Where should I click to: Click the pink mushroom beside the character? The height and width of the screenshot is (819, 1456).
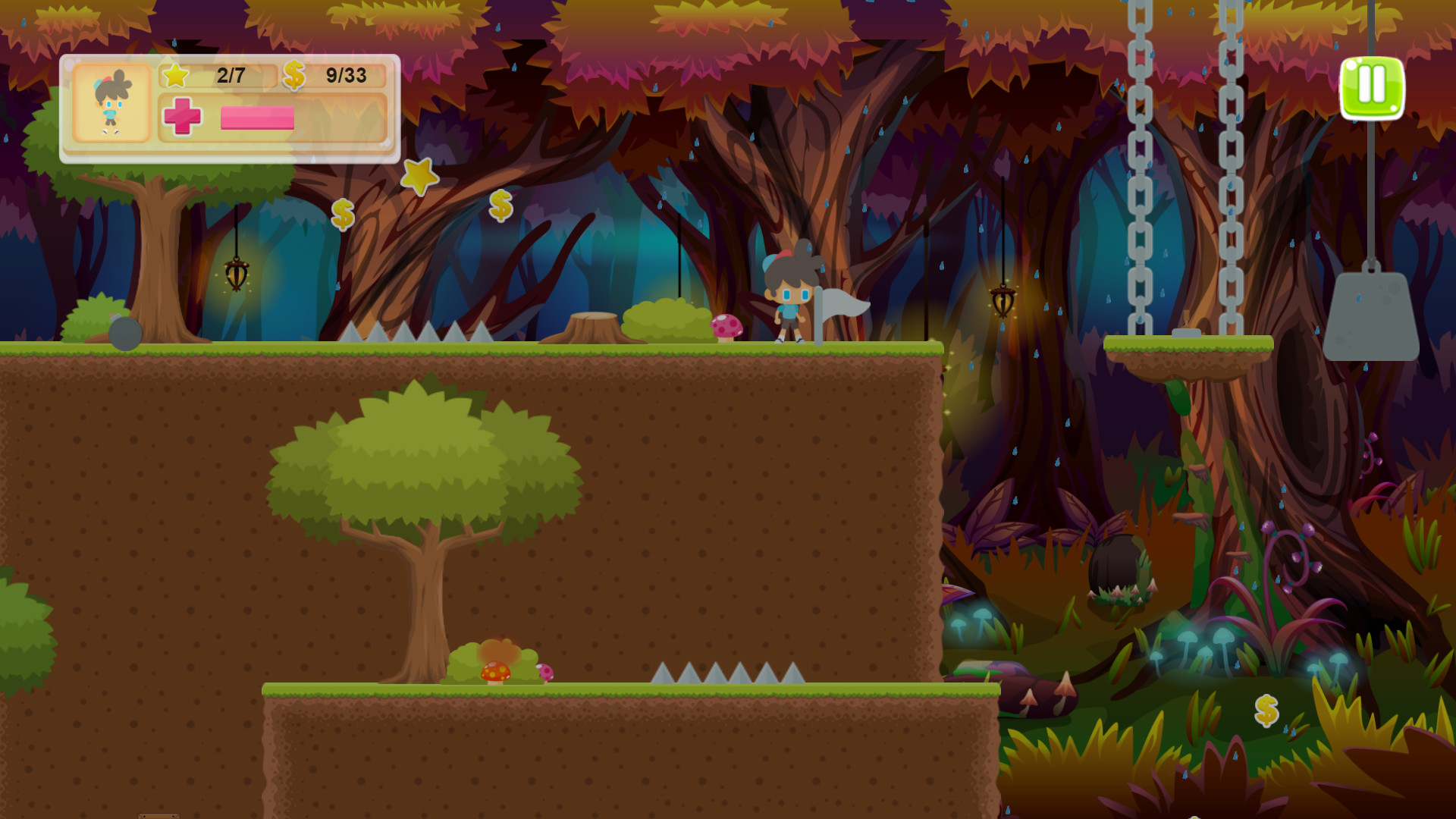point(725,327)
